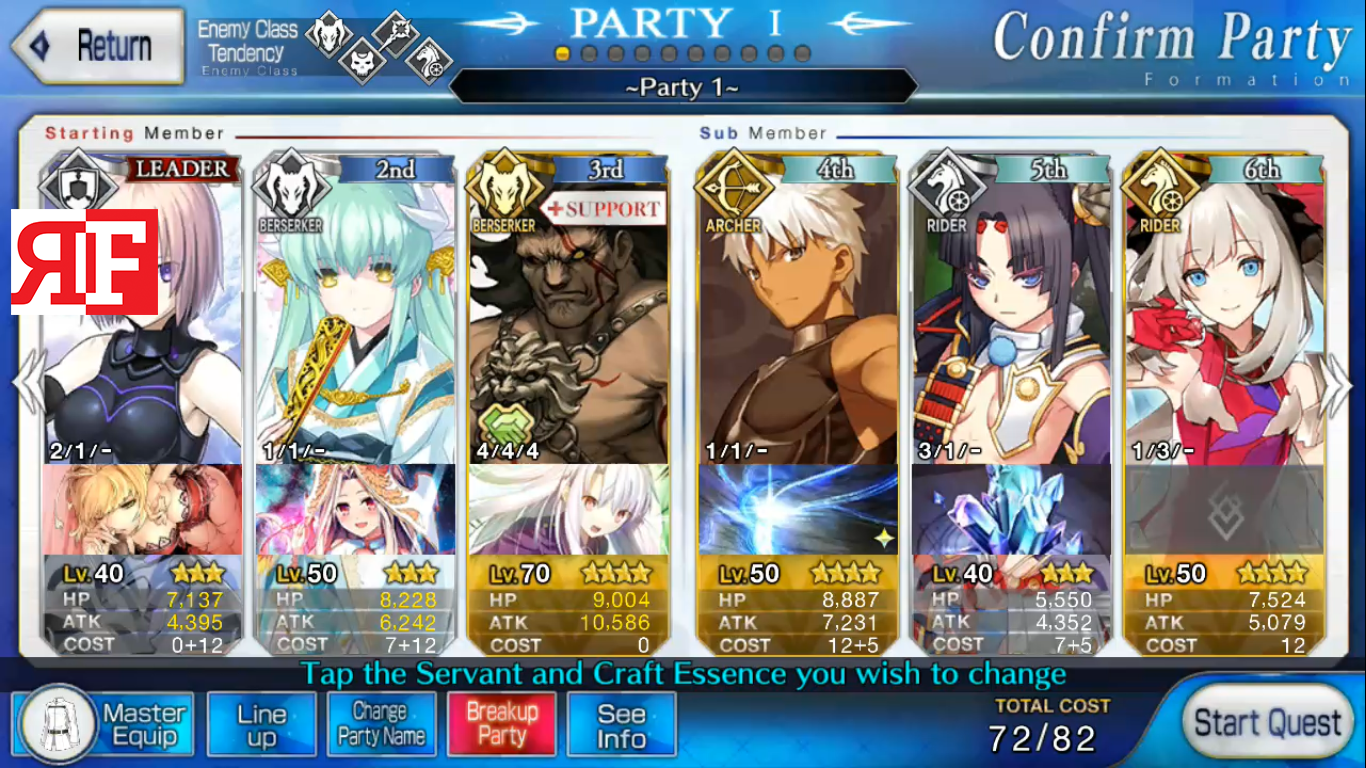Image resolution: width=1366 pixels, height=768 pixels.
Task: Choose the 4th slot Archer servant
Action: (798, 320)
